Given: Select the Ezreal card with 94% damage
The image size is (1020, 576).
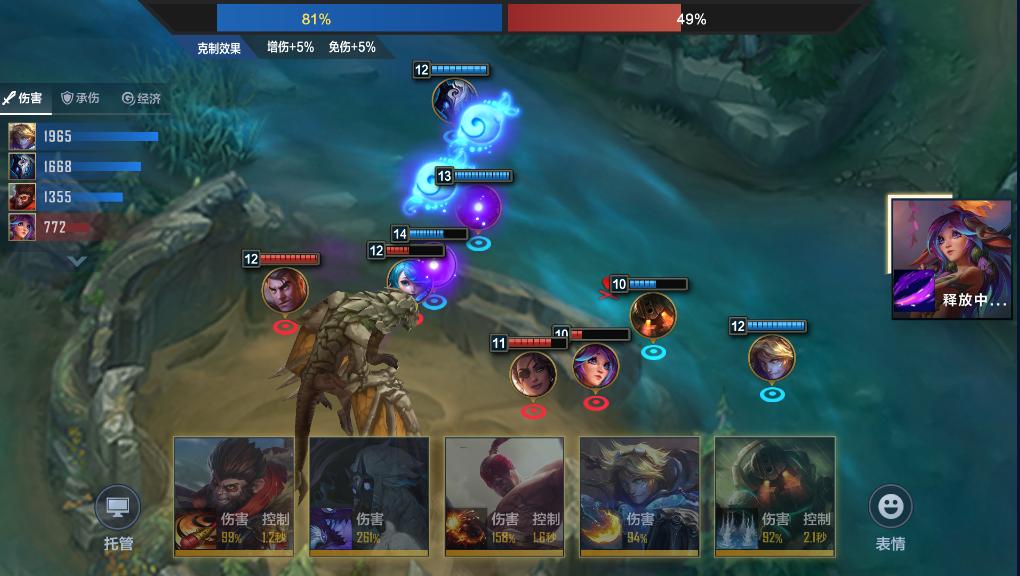Looking at the screenshot, I should (639, 495).
